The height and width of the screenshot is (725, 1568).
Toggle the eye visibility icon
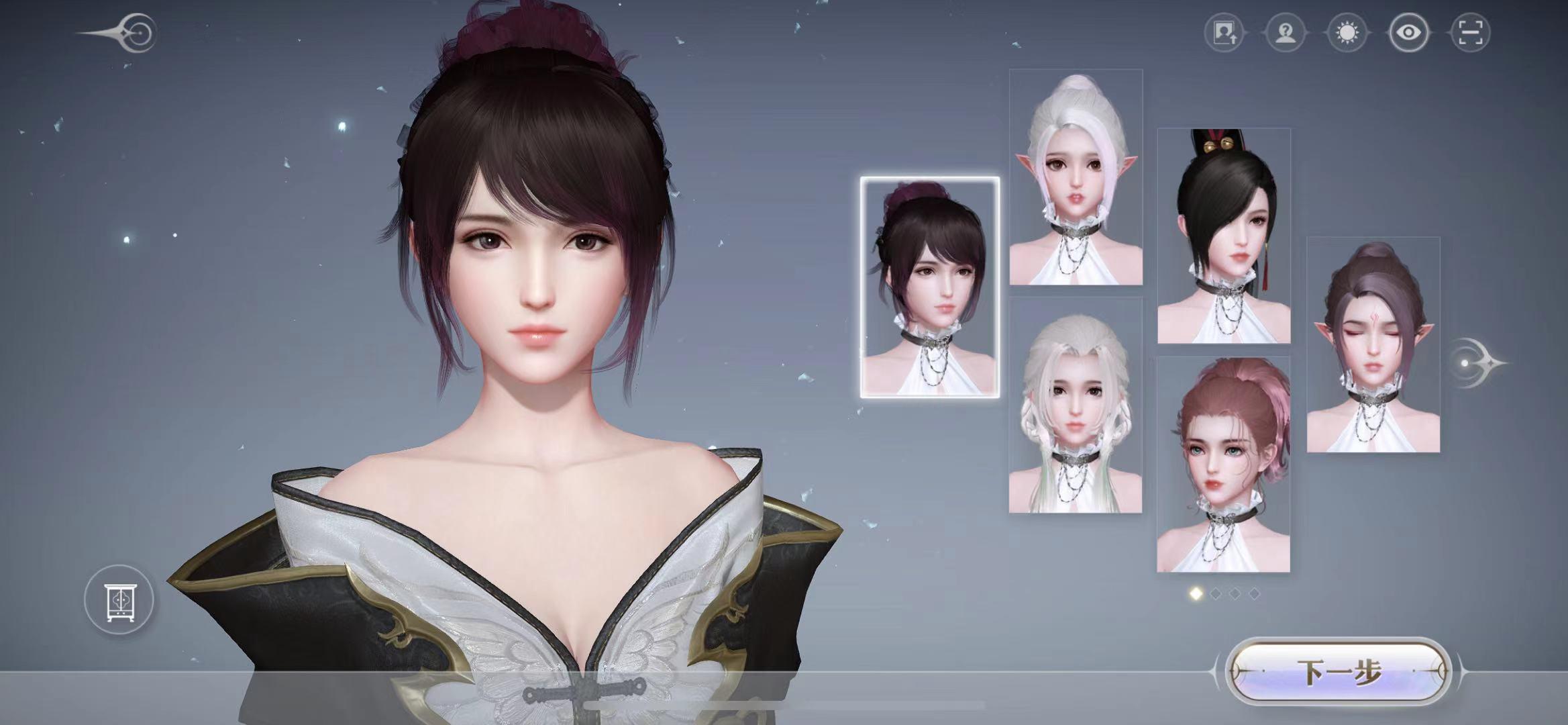click(x=1408, y=33)
